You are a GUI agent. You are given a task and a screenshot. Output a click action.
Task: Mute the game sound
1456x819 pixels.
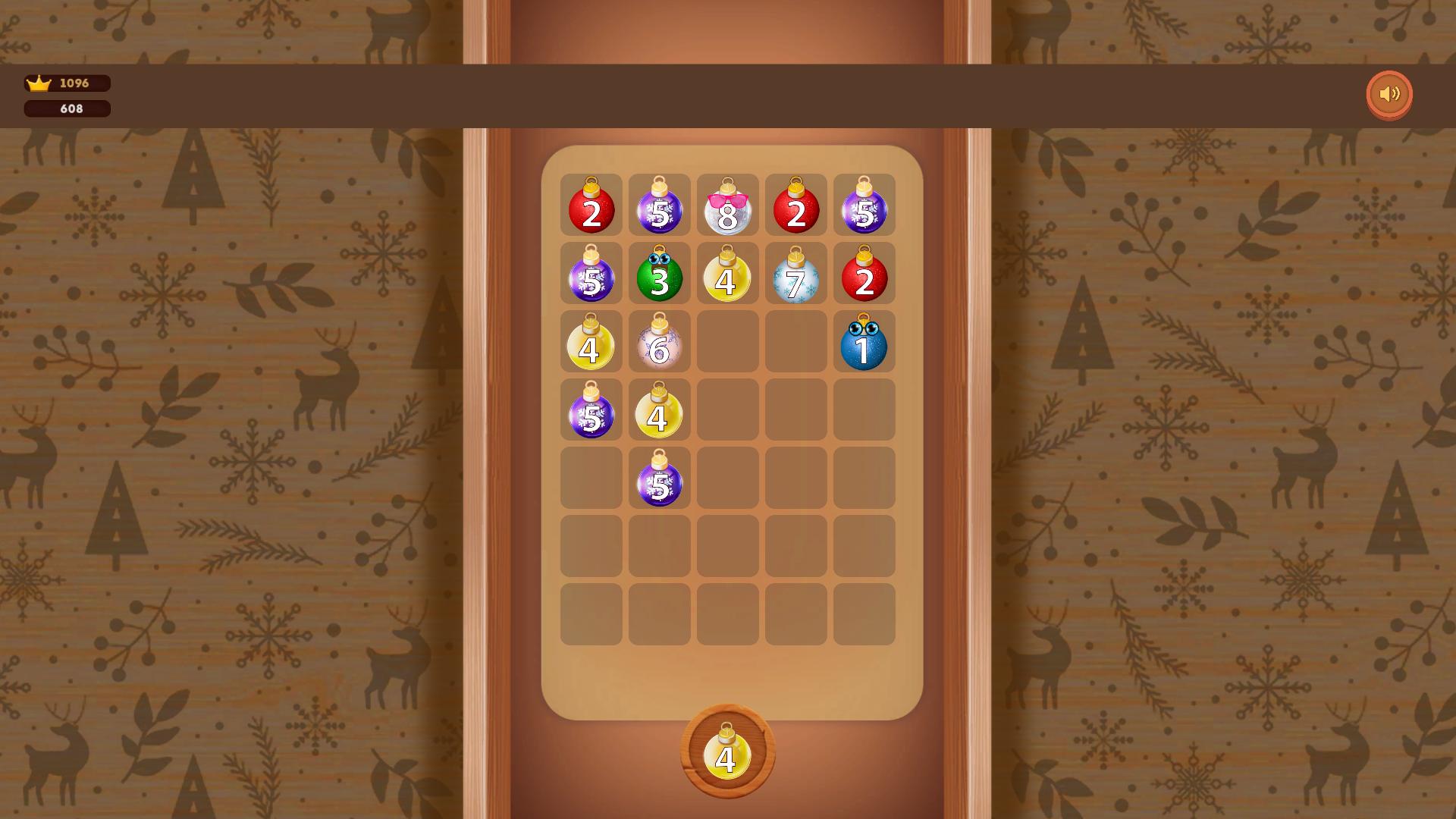pos(1390,93)
